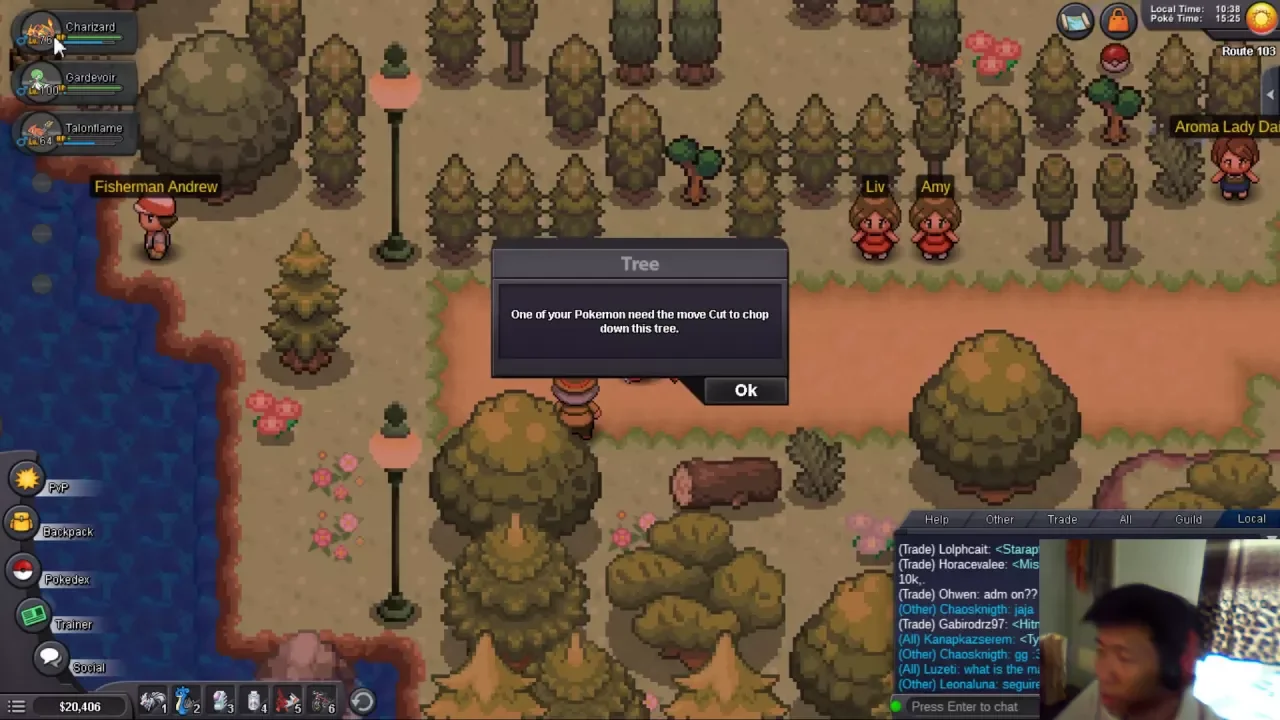The height and width of the screenshot is (720, 1280).
Task: Switch chat to the Guild tab
Action: pyautogui.click(x=1188, y=519)
